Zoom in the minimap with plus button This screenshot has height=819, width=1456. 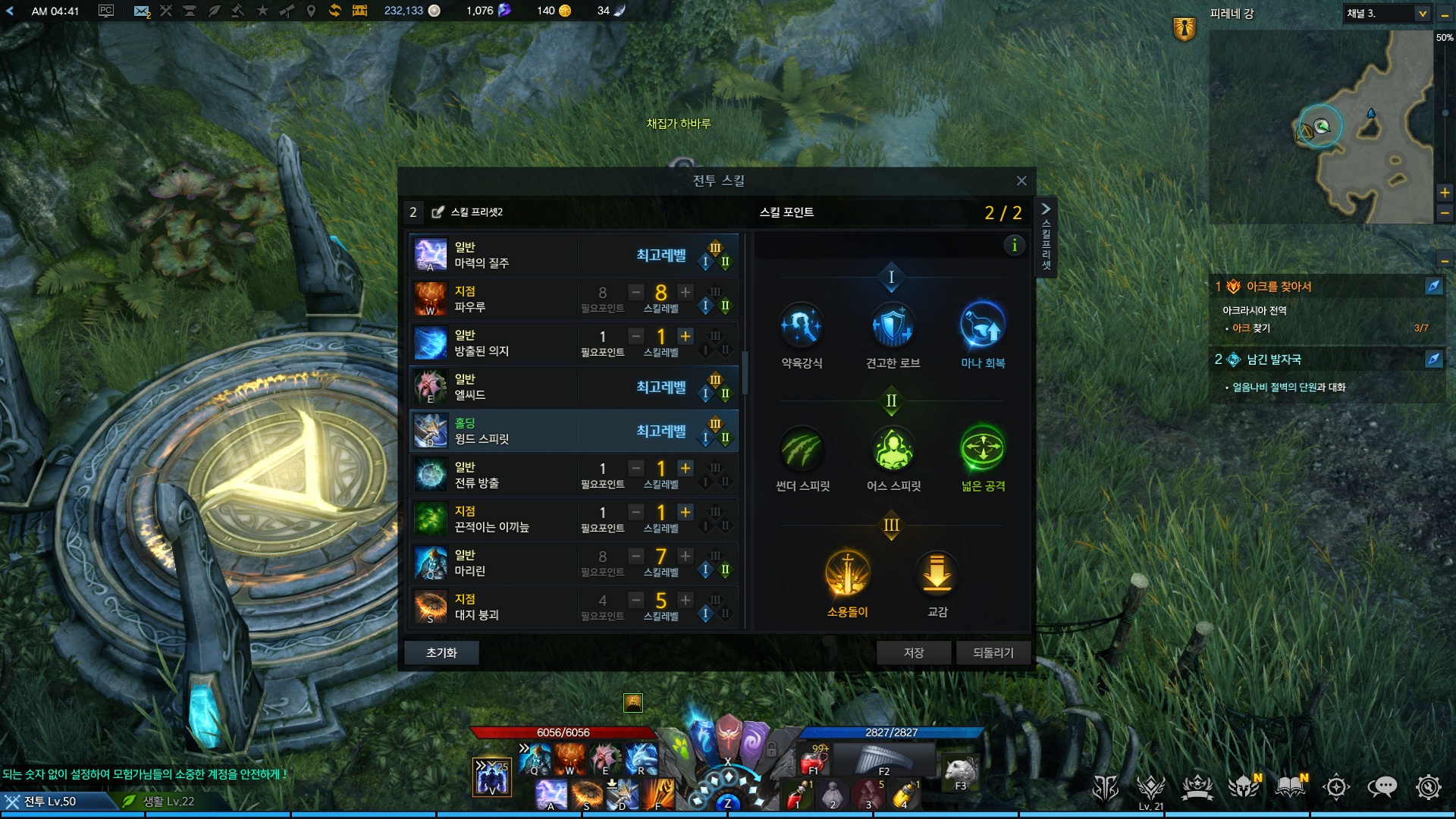1445,193
